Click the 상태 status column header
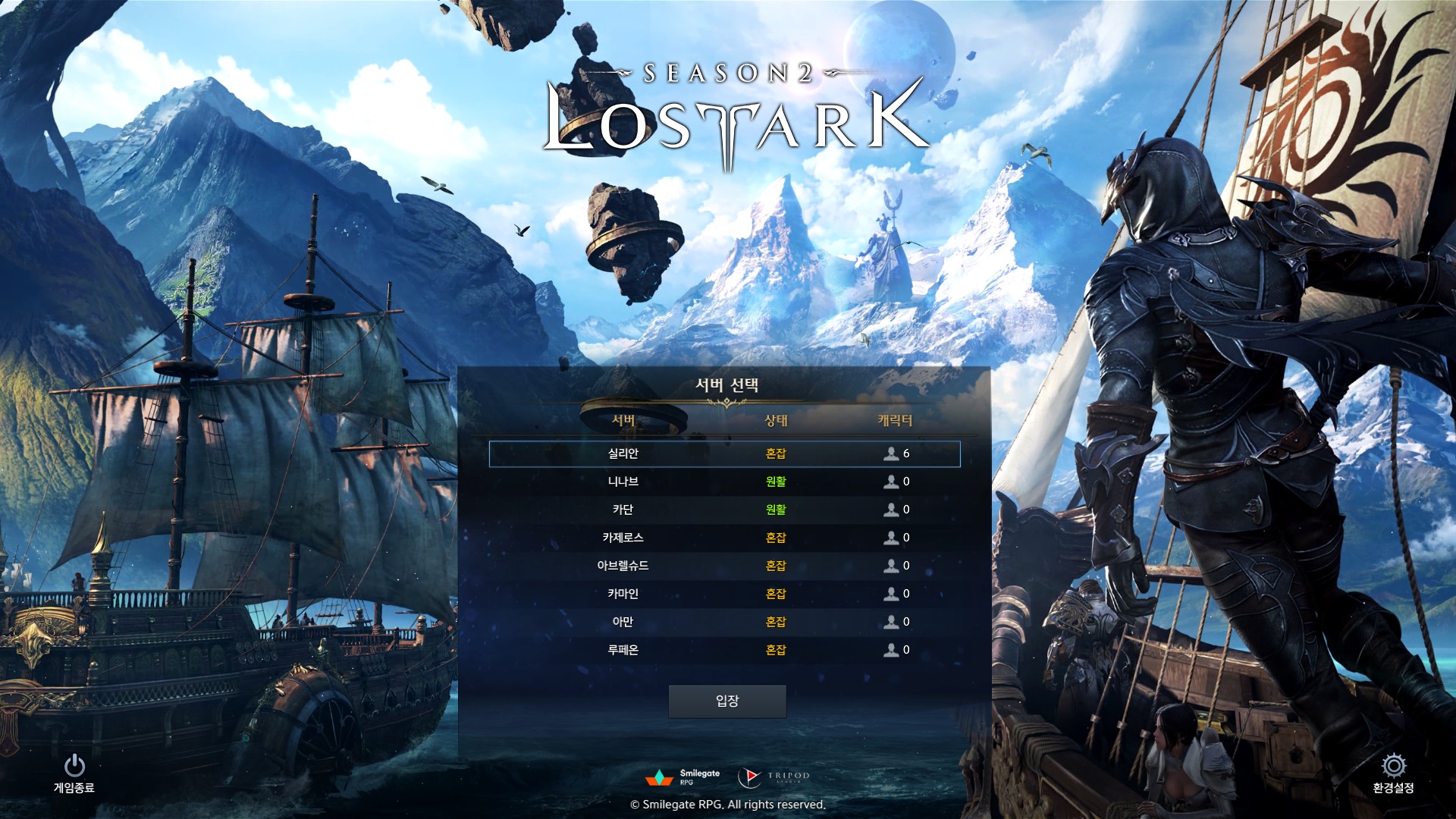This screenshot has height=819, width=1456. [776, 420]
